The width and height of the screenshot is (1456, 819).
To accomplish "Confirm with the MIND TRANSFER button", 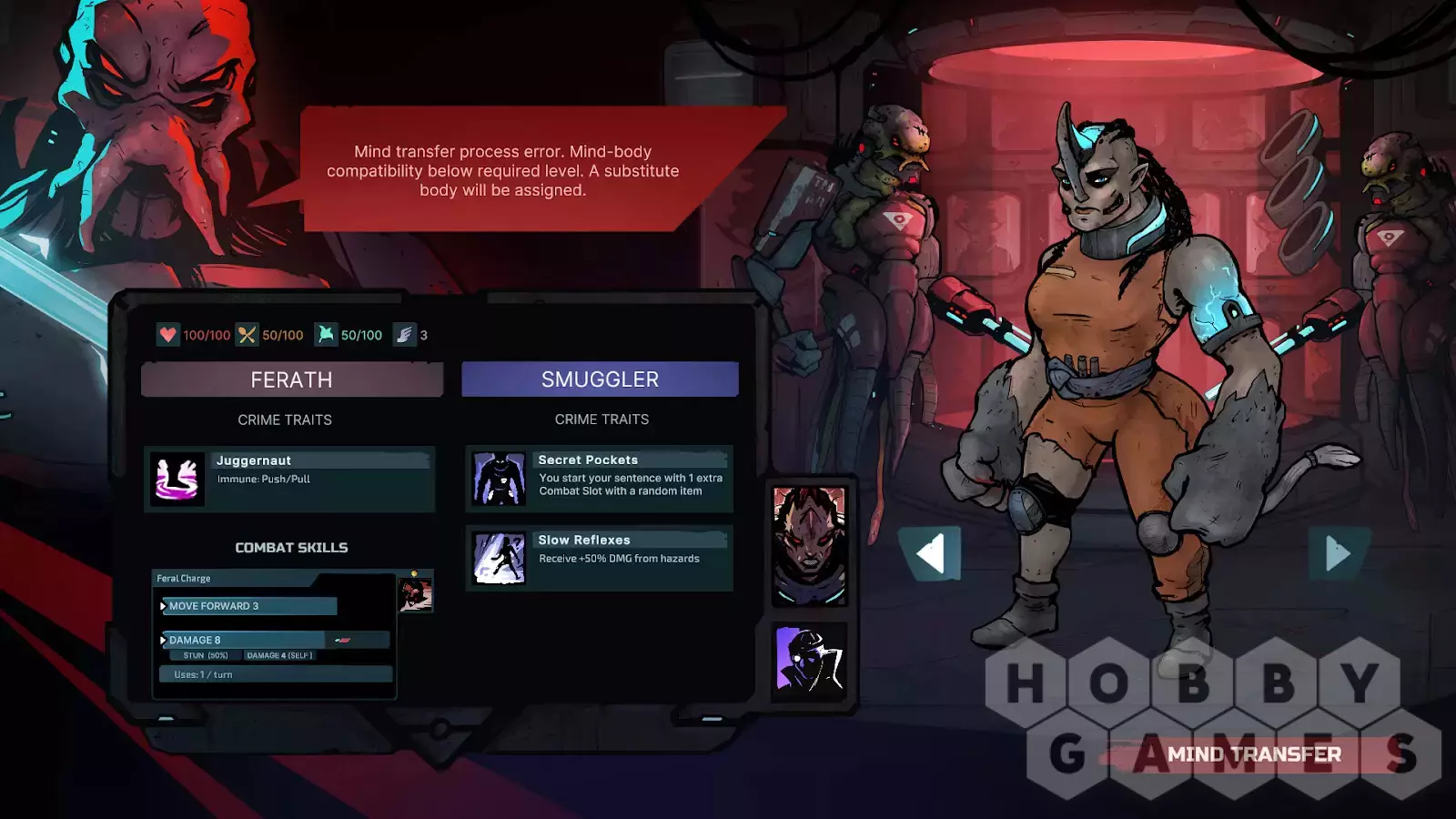I will click(1253, 754).
